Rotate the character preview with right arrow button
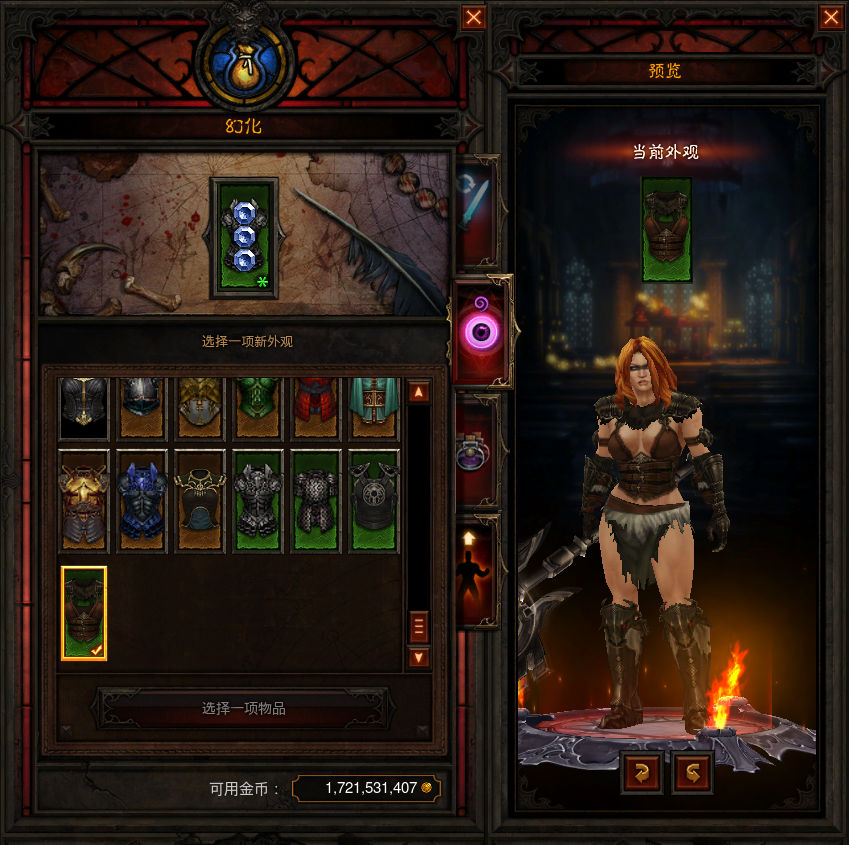This screenshot has width=849, height=845. click(x=692, y=773)
